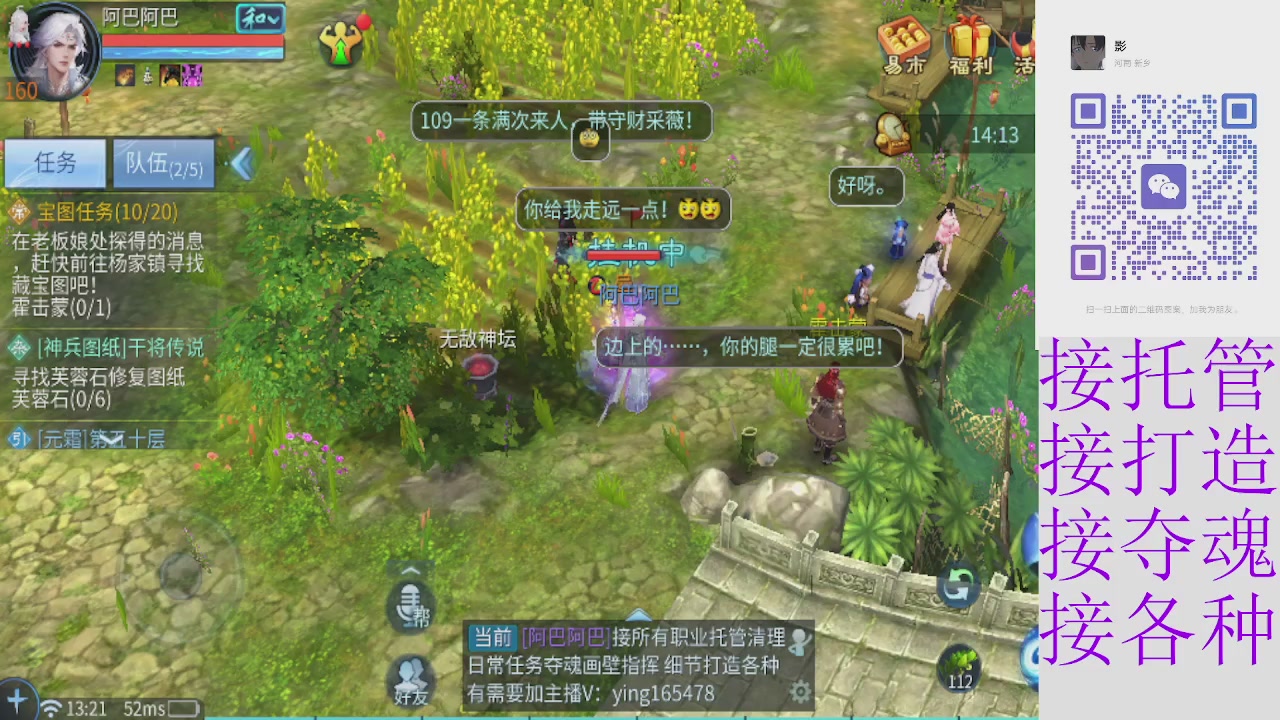
Task: Switch to the 任务 tab
Action: coord(55,163)
